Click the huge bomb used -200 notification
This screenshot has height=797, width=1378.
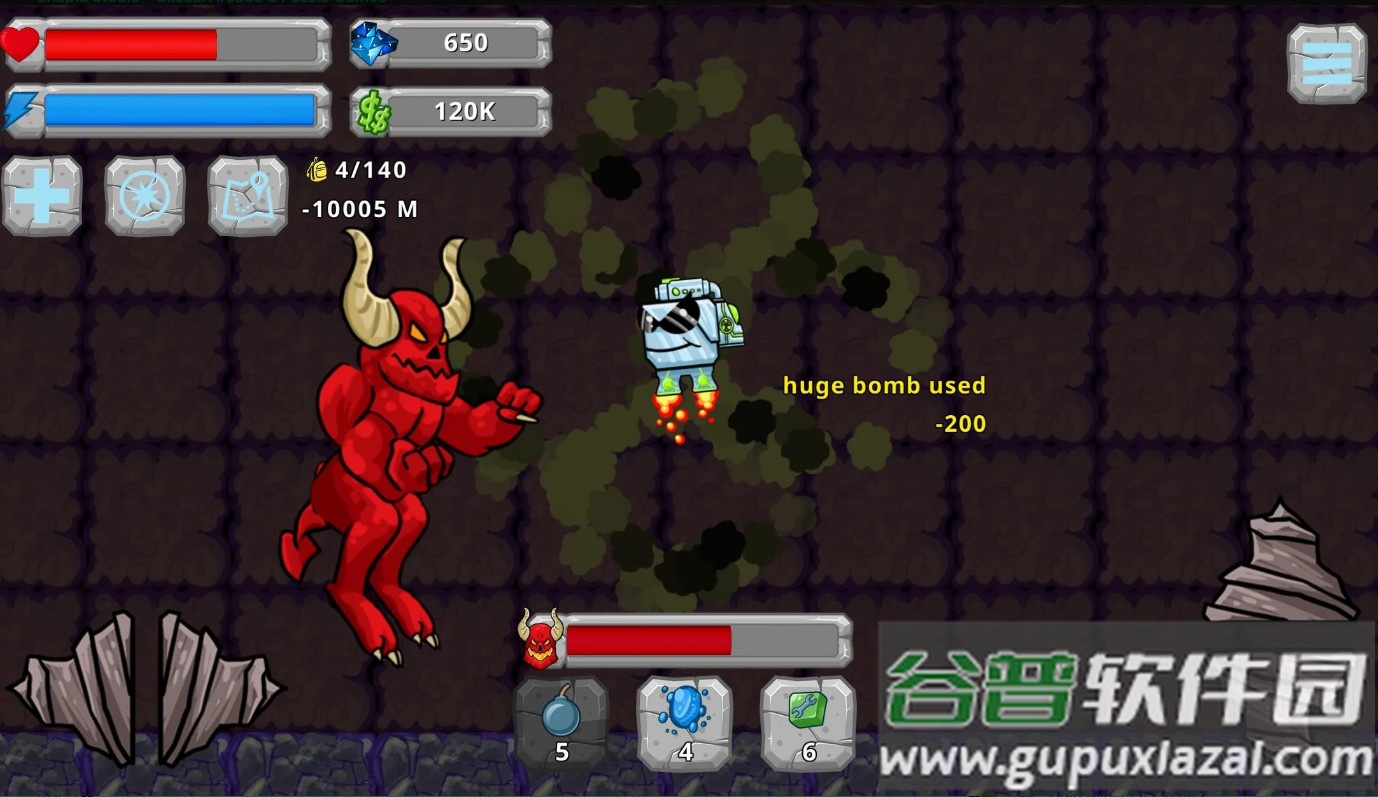tap(884, 385)
